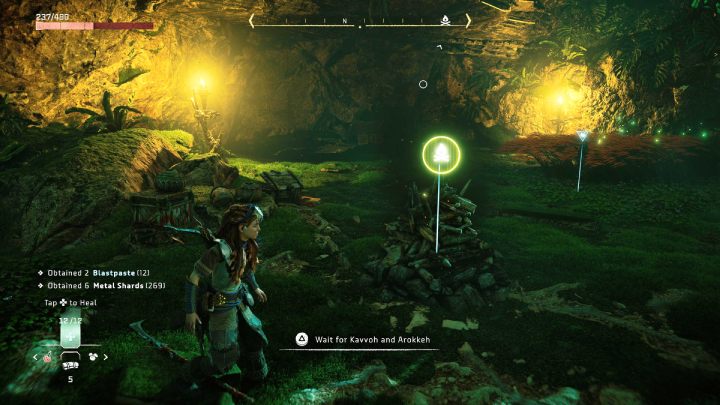Select the trap item slot showing 5

tap(70, 366)
